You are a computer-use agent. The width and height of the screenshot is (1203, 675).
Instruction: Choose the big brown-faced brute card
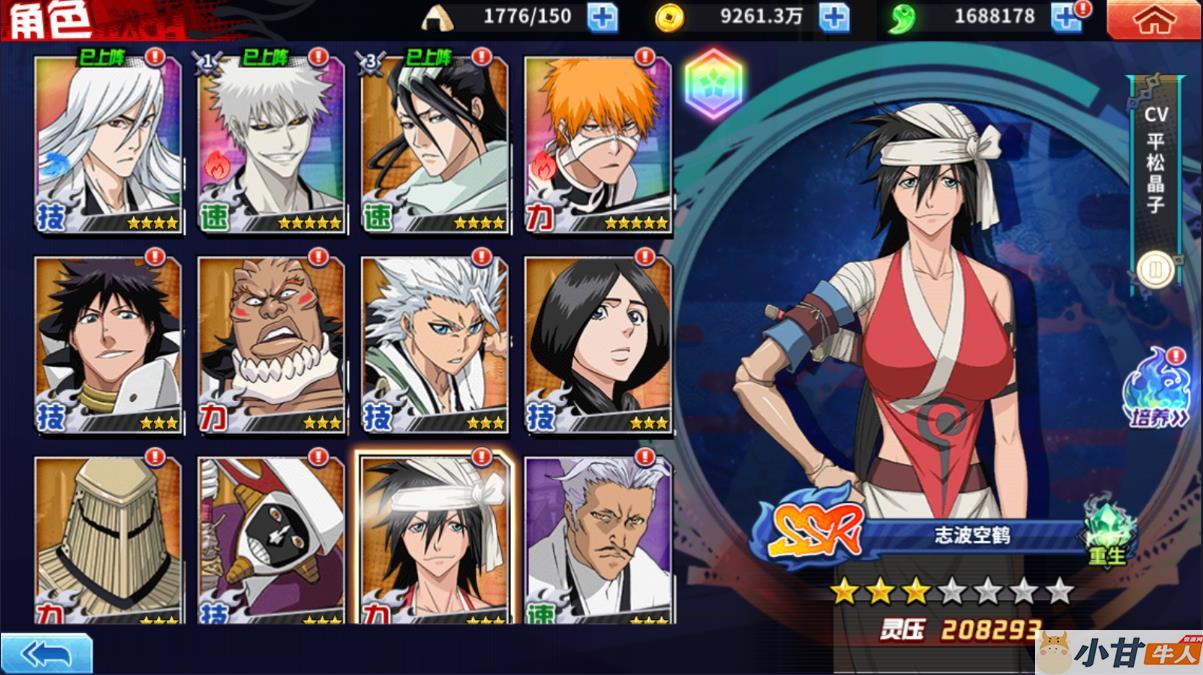tap(272, 345)
